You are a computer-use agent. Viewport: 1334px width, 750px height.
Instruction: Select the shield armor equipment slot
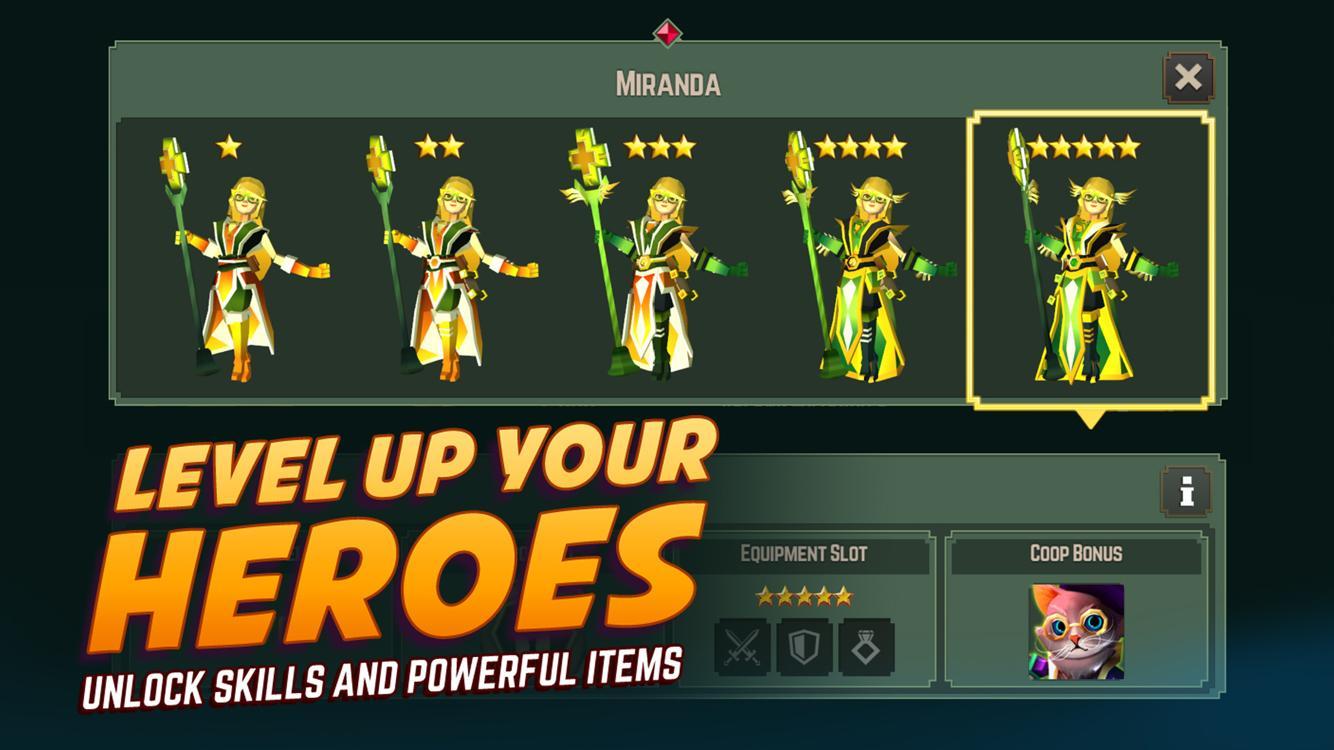coord(804,645)
